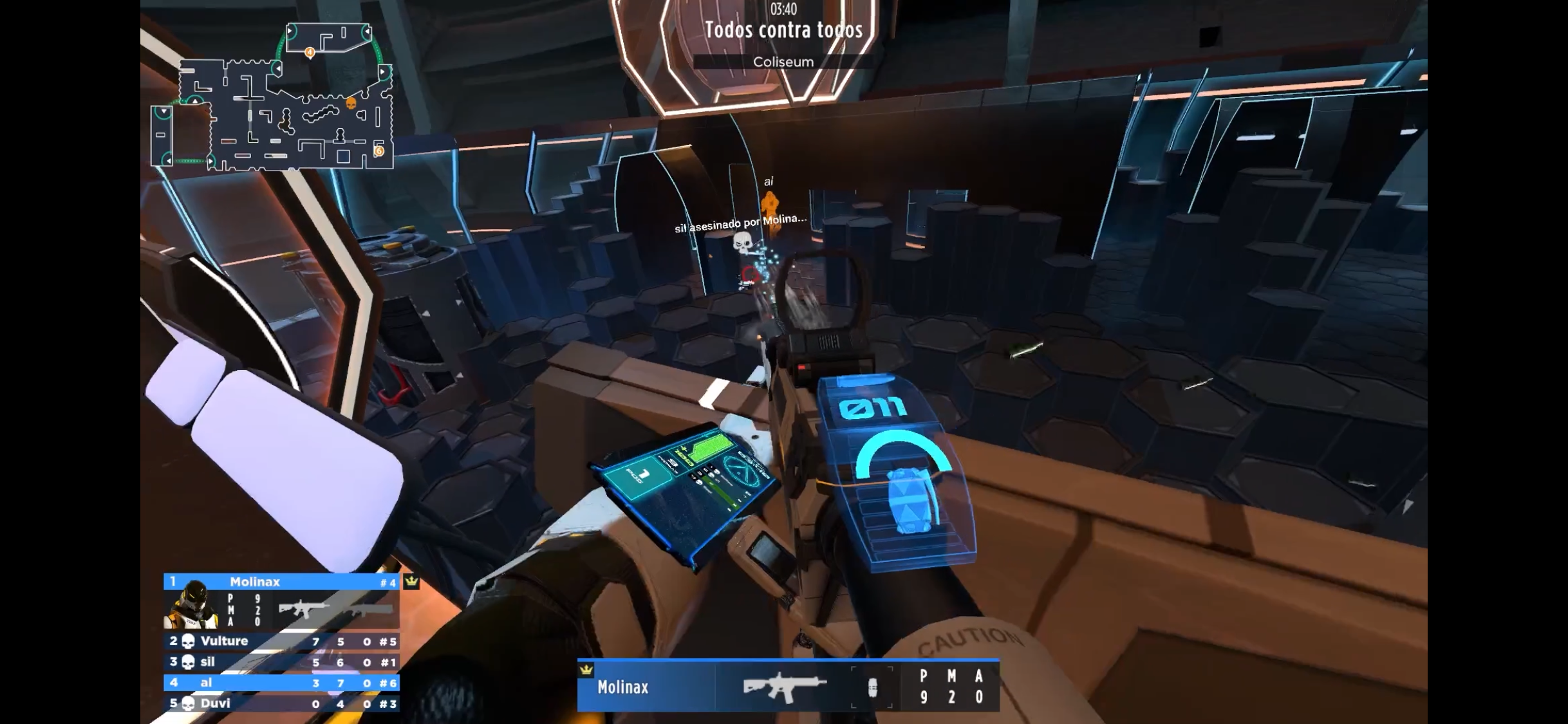
Task: Select the rifle icon in the bottom player bar
Action: pyautogui.click(x=784, y=687)
